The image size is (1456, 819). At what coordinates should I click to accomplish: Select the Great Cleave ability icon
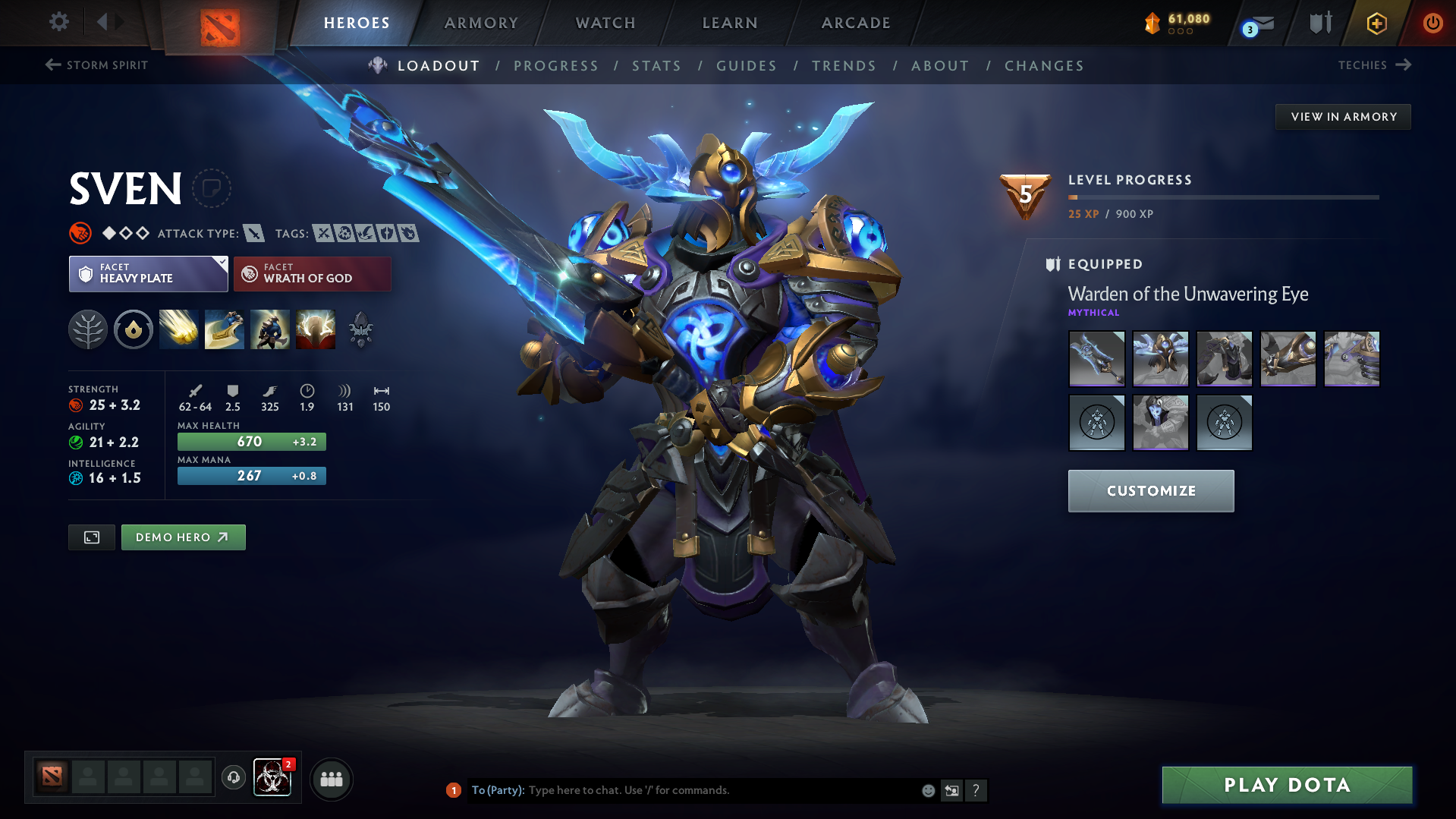[x=225, y=329]
